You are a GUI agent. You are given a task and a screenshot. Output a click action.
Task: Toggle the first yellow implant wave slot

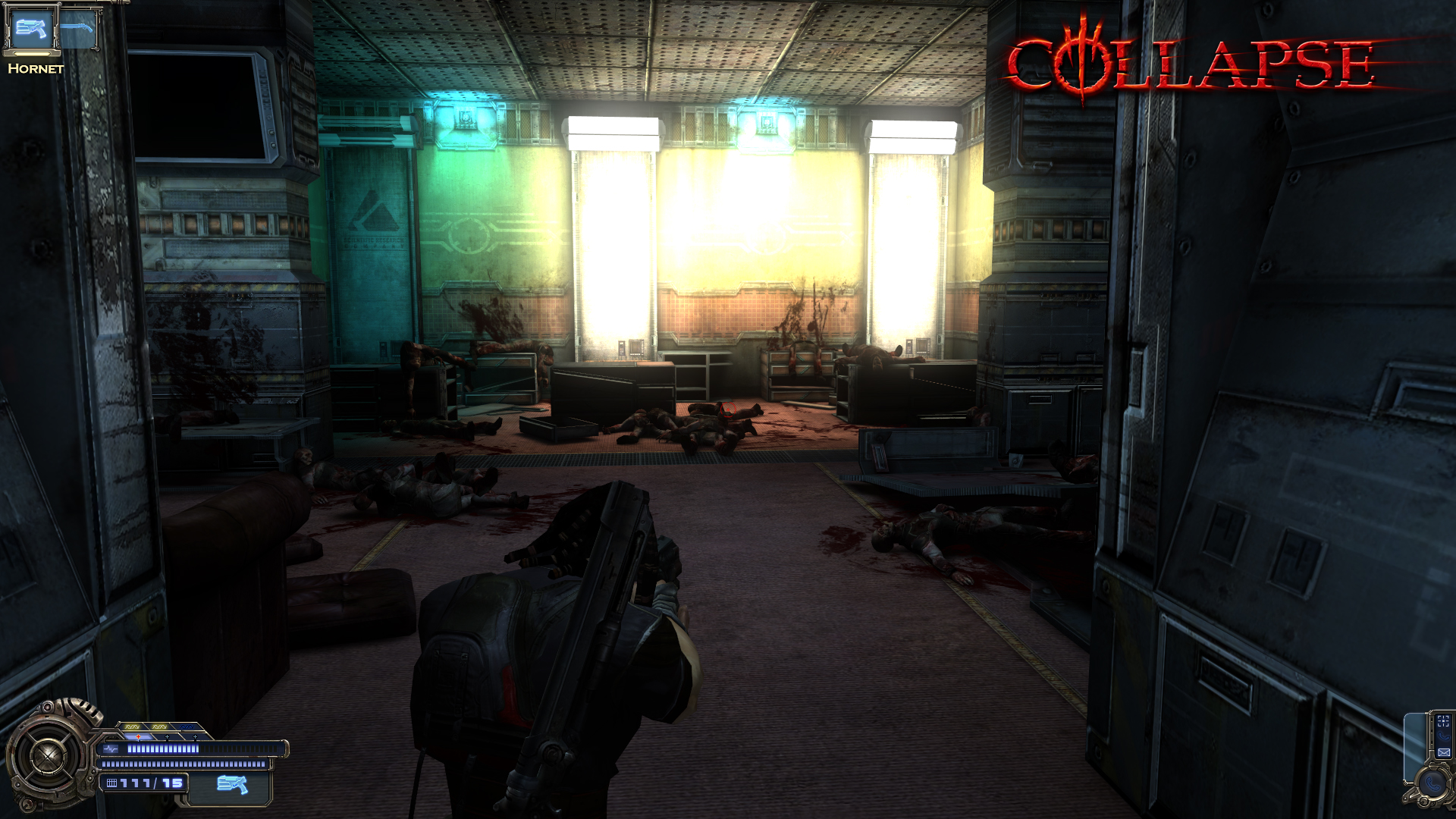click(x=132, y=726)
